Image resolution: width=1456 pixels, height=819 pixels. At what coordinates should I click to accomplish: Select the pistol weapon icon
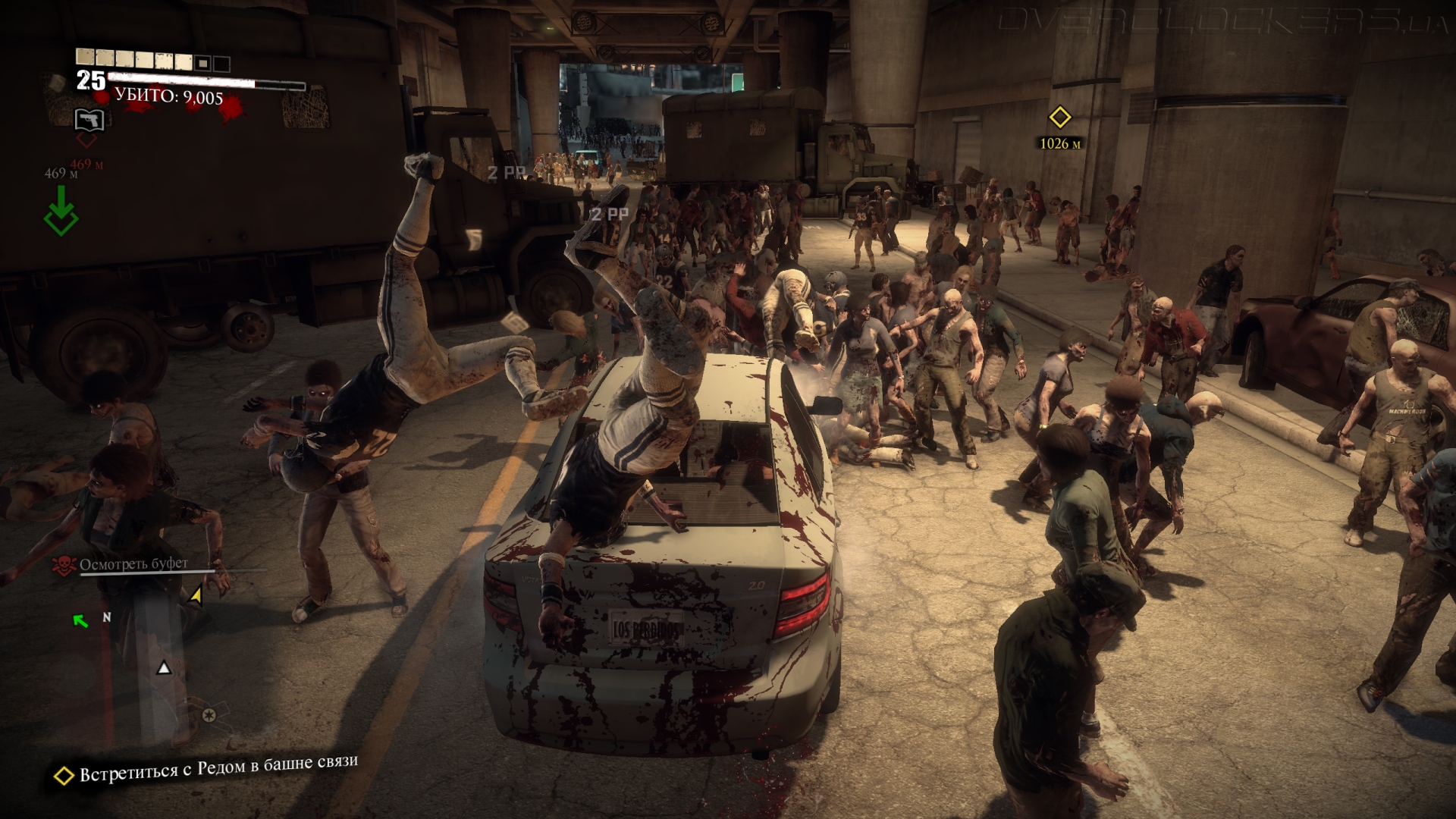[90, 119]
